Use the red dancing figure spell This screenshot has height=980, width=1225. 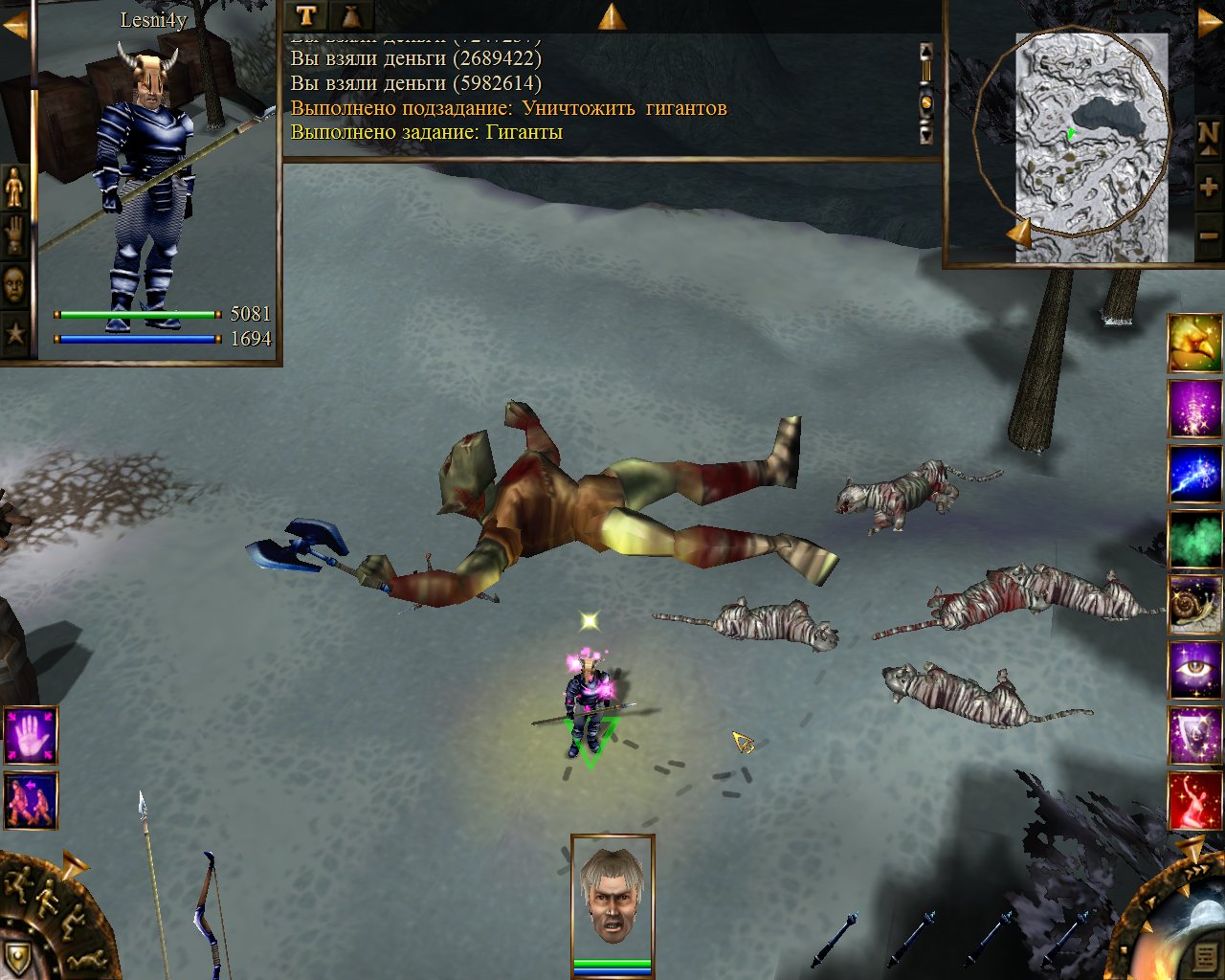click(1194, 800)
